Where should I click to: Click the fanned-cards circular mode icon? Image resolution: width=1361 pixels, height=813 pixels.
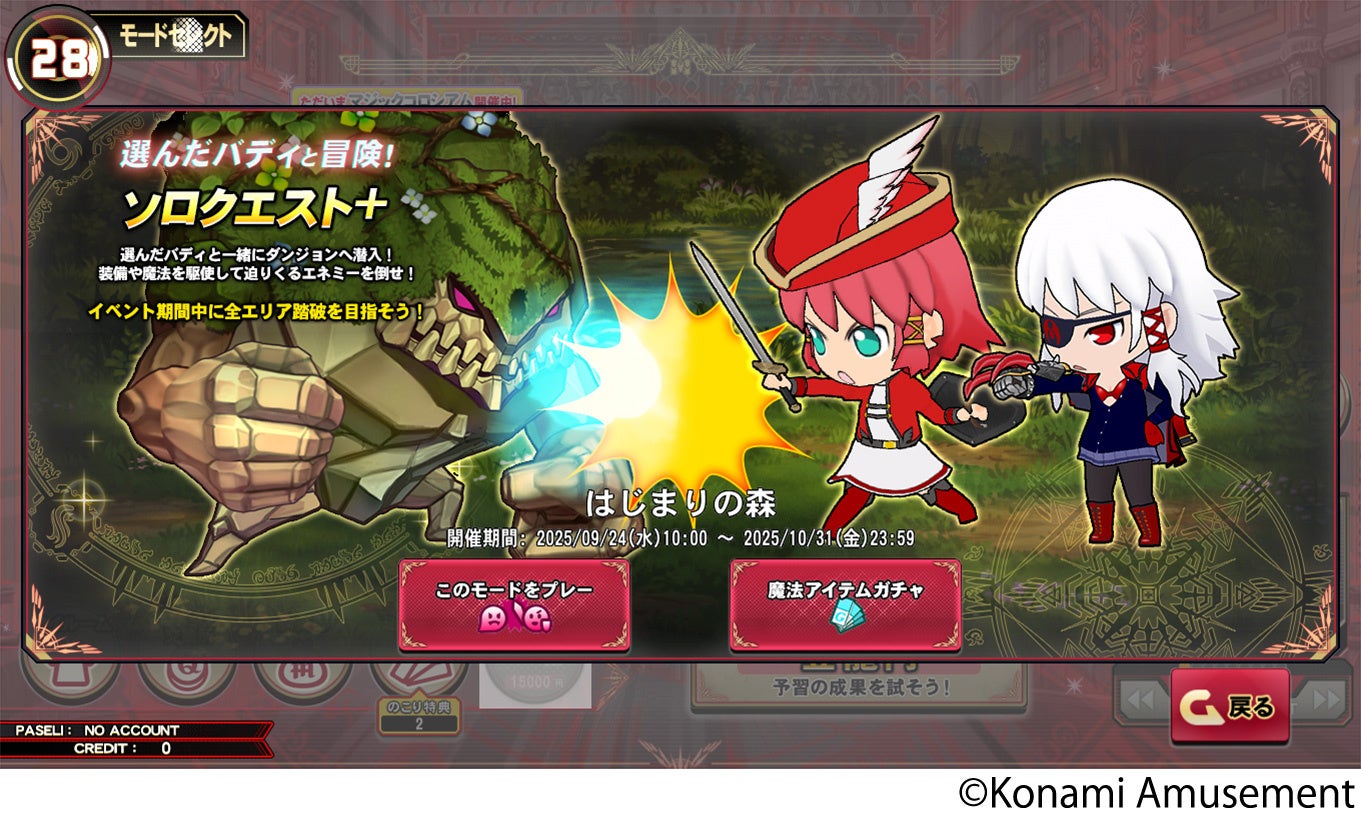point(420,673)
